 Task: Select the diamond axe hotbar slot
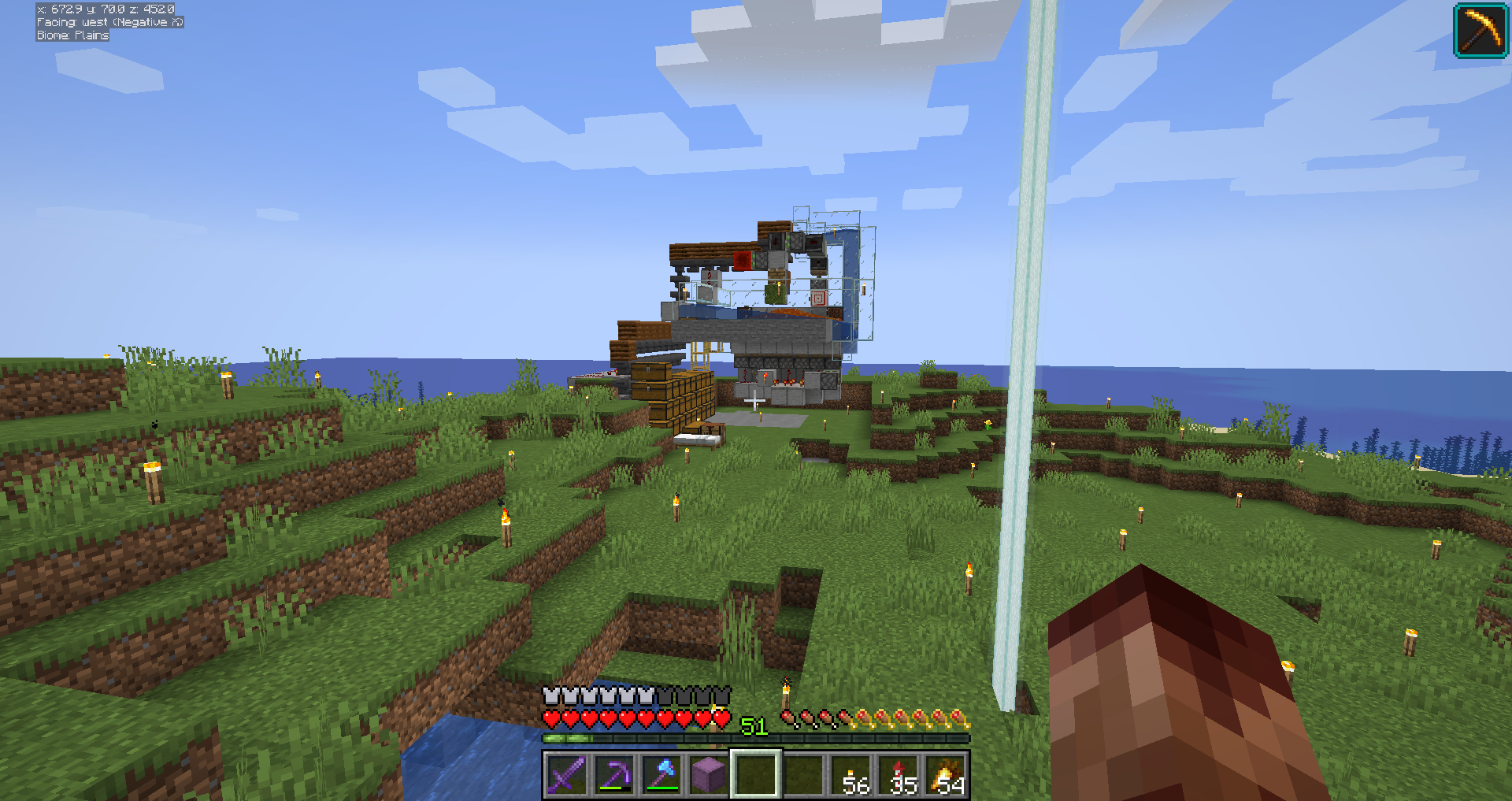coord(661,775)
